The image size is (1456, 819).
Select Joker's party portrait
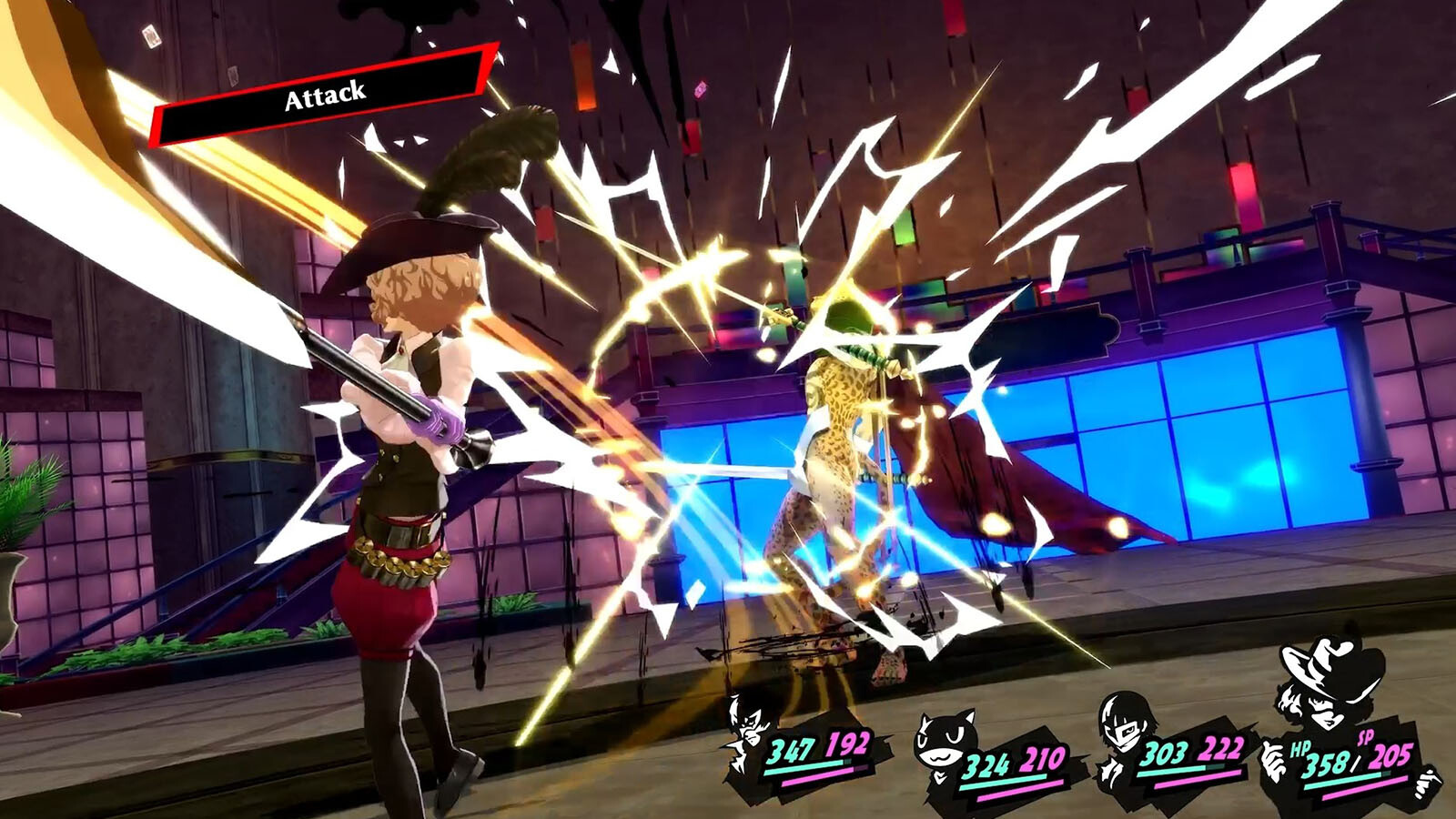(751, 730)
